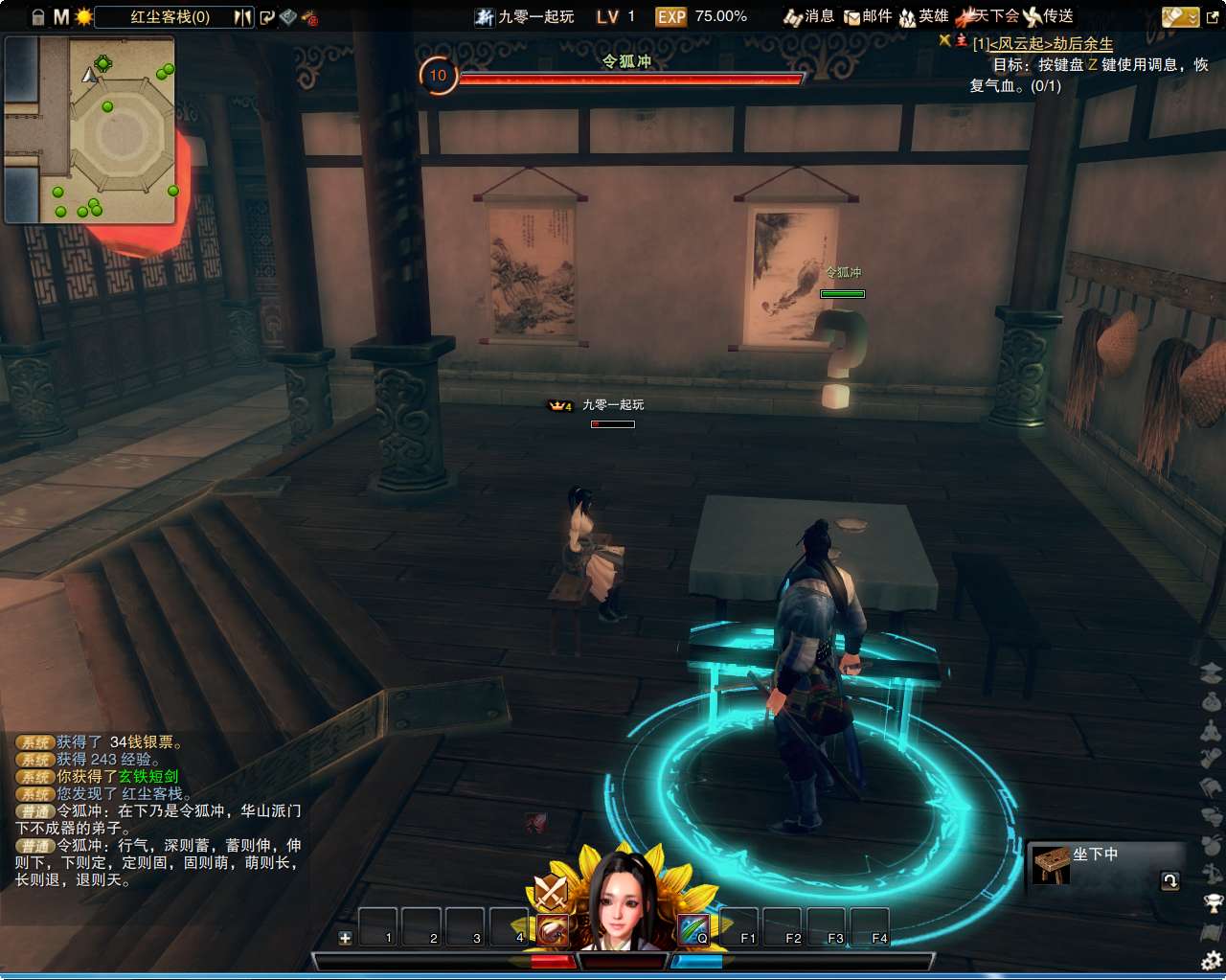This screenshot has width=1226, height=980.
Task: Click the trophy icon on right sidebar
Action: pyautogui.click(x=1212, y=902)
